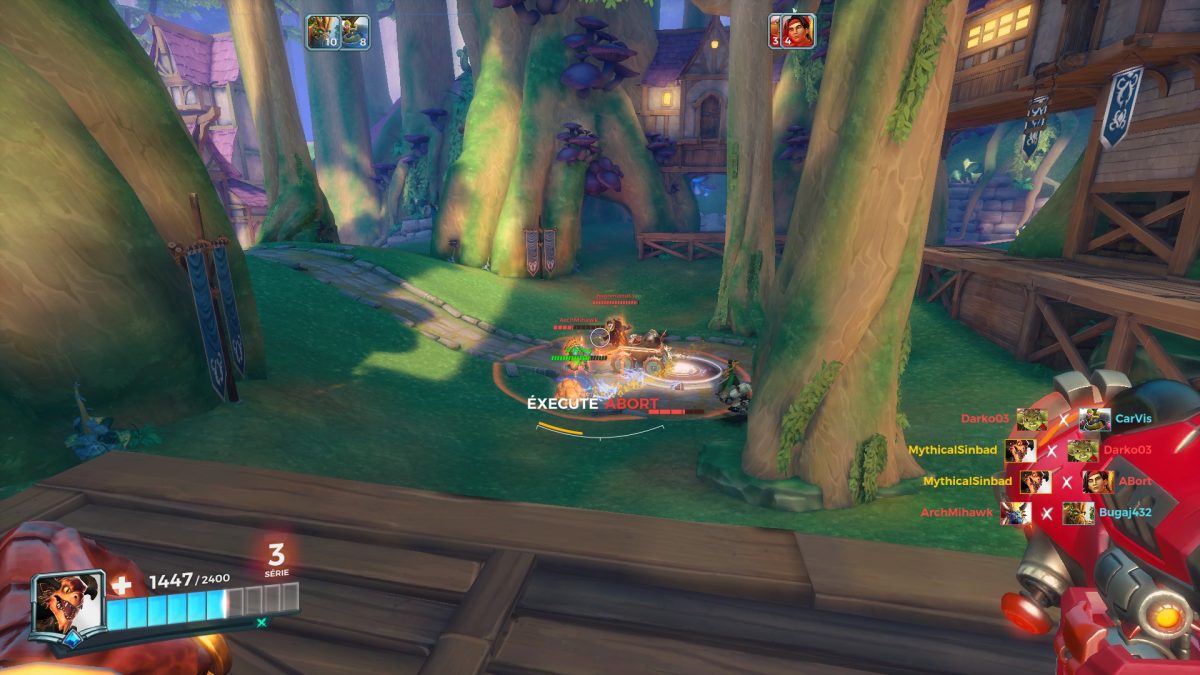This screenshot has width=1200, height=675.
Task: Click the red team portrait showing 4
Action: [793, 30]
